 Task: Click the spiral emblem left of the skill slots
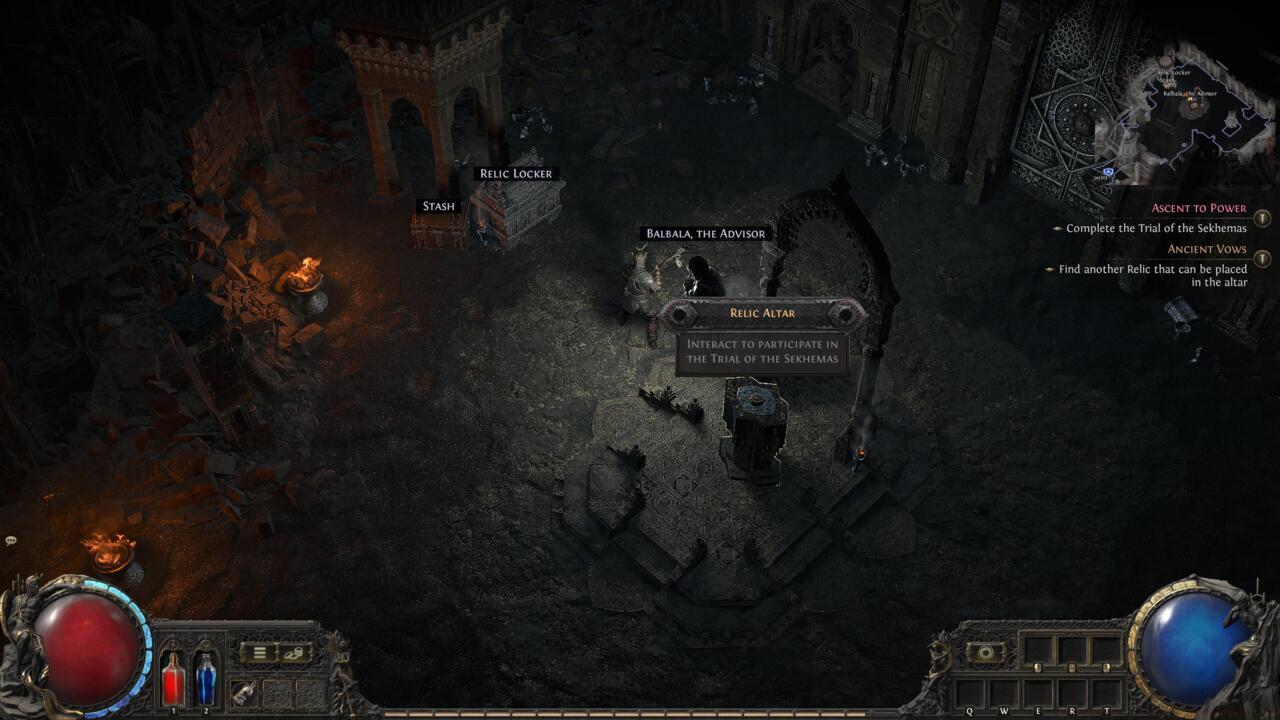(986, 651)
